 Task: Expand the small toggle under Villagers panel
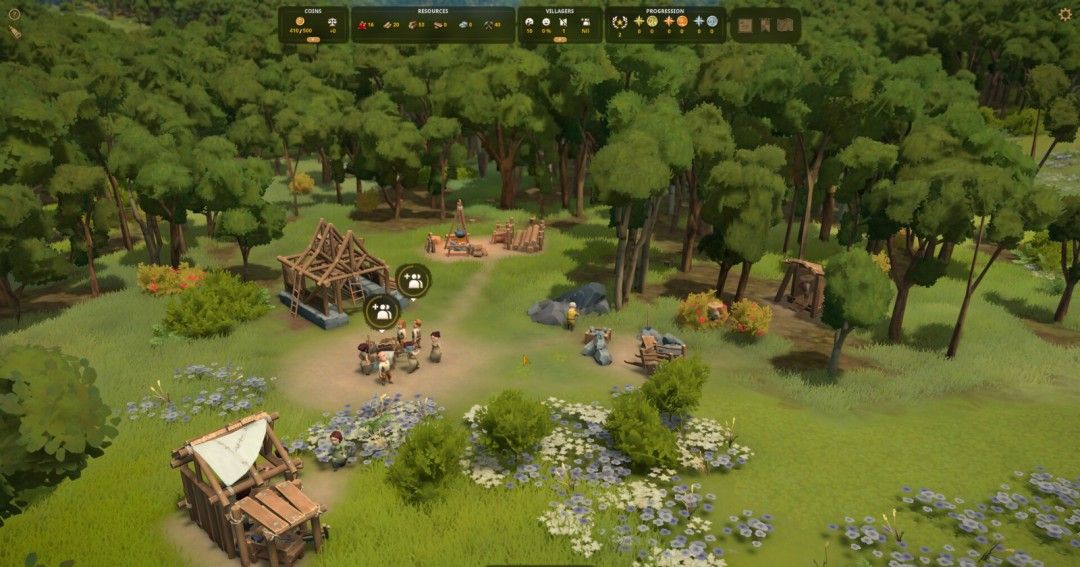pos(559,40)
